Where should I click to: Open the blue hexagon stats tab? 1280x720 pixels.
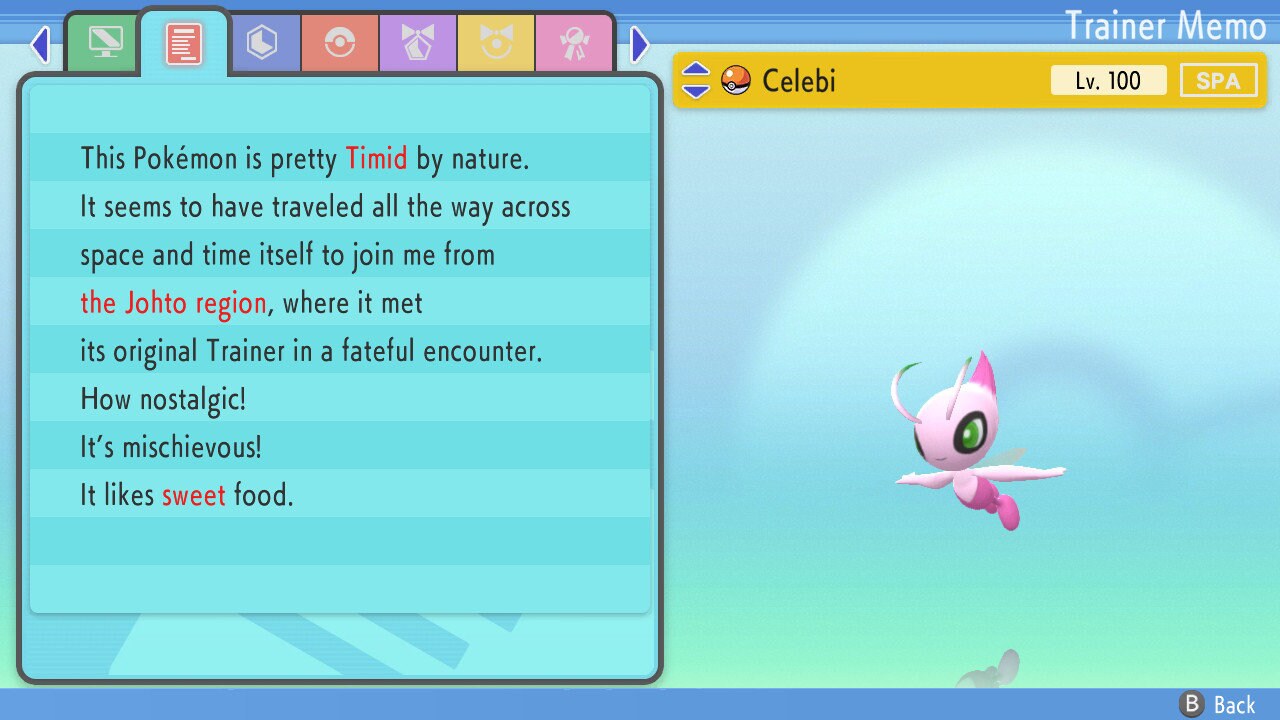tap(262, 43)
